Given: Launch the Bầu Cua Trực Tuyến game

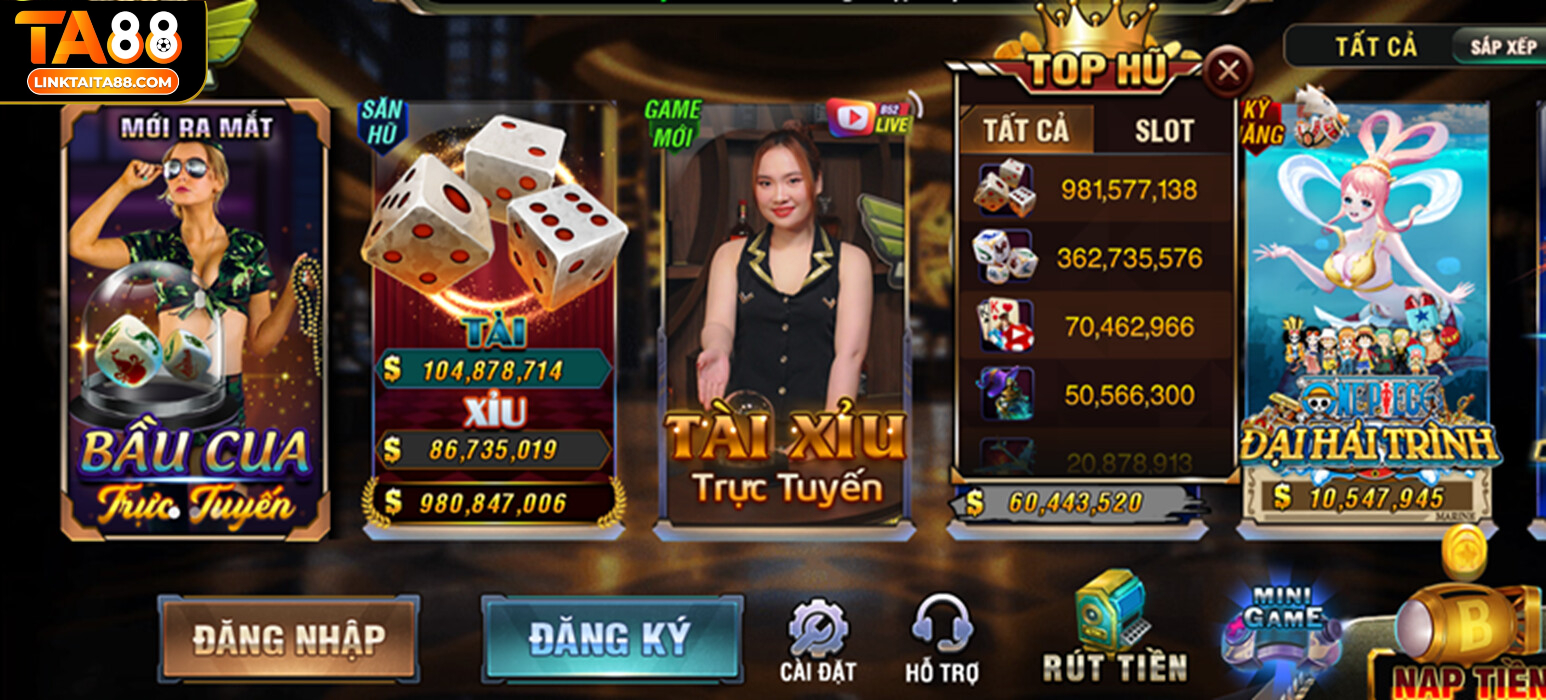Looking at the screenshot, I should pyautogui.click(x=195, y=320).
